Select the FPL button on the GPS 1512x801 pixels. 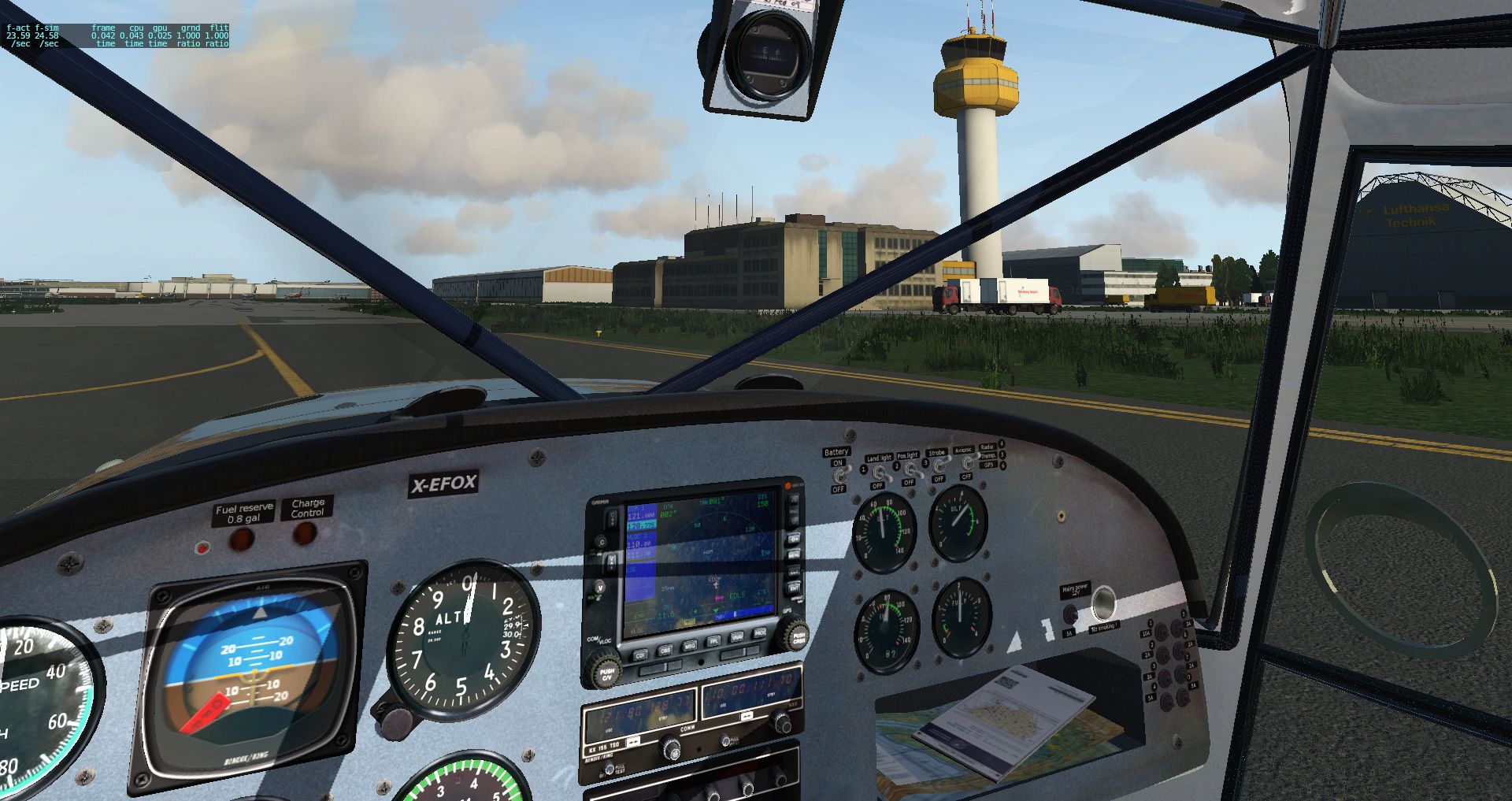(715, 640)
